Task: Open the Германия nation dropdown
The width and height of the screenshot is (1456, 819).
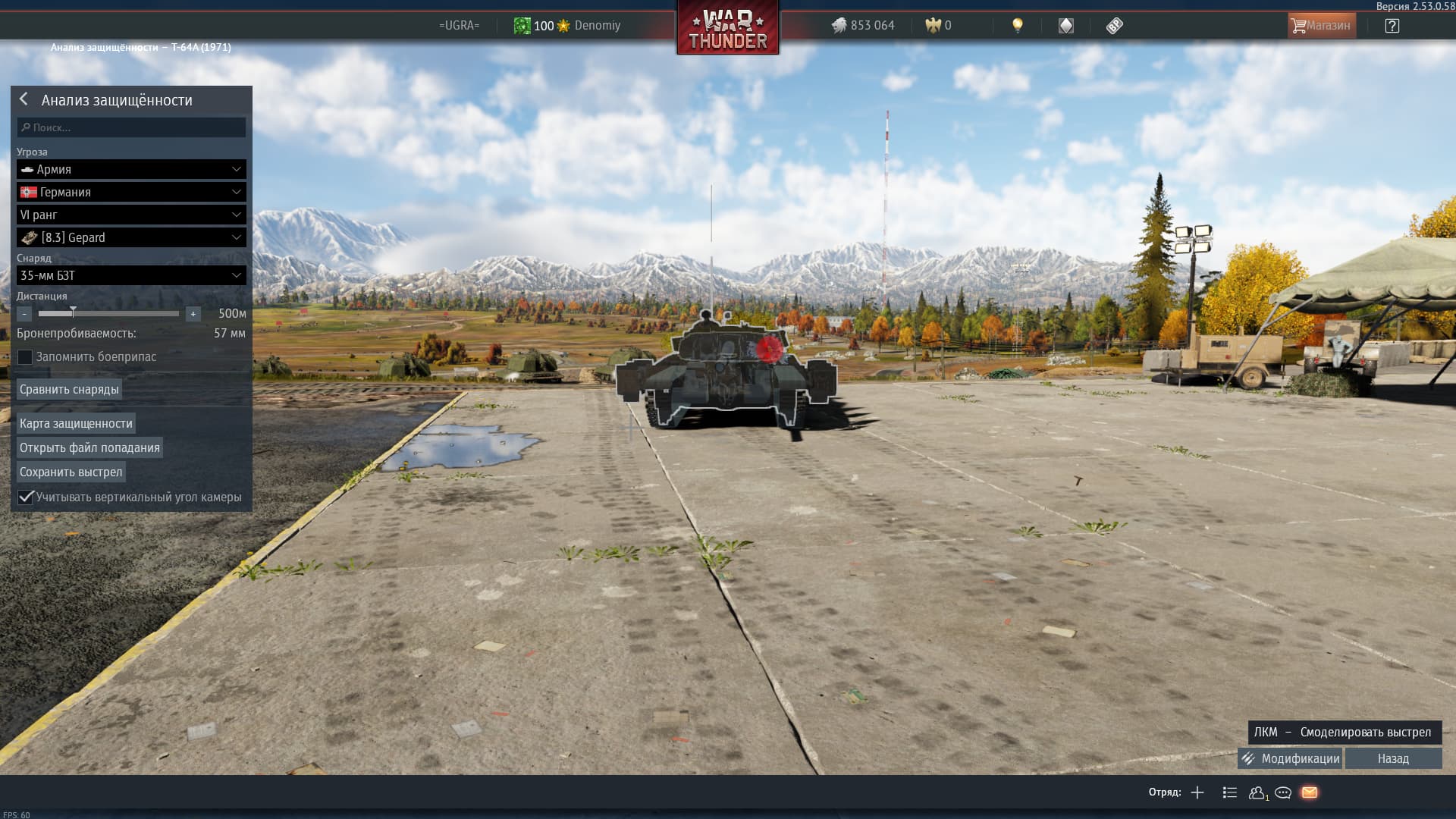Action: (131, 192)
